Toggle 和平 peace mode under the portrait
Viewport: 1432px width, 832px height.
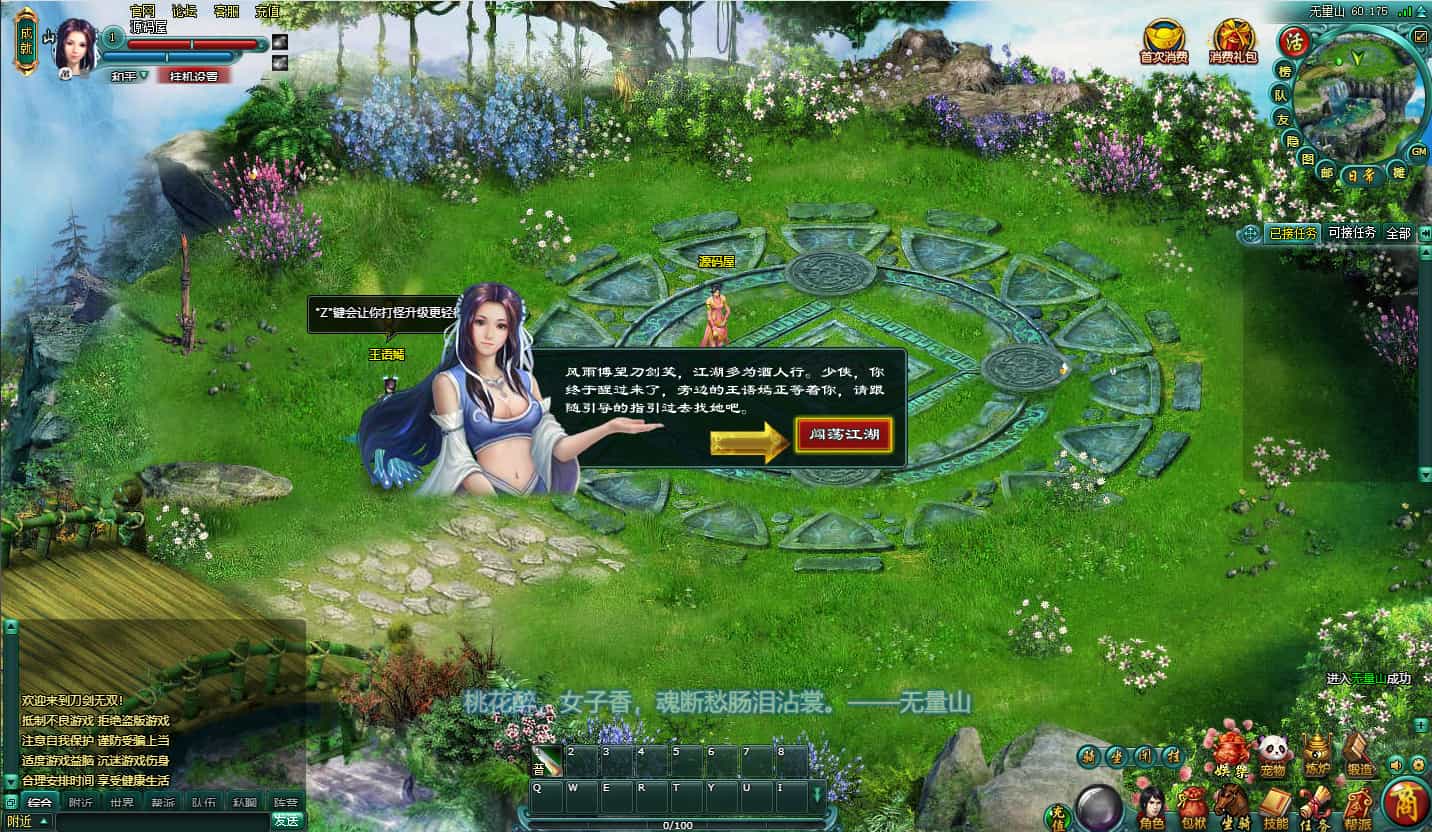pos(125,76)
